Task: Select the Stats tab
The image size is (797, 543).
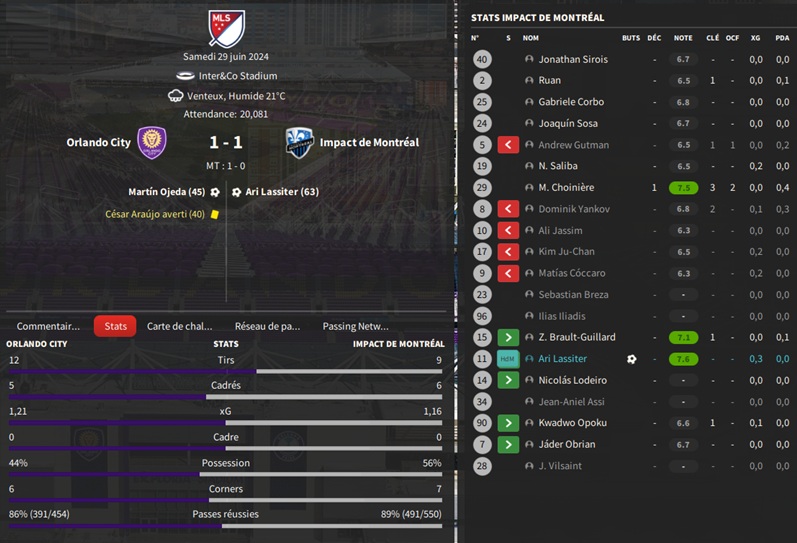Action: (115, 326)
